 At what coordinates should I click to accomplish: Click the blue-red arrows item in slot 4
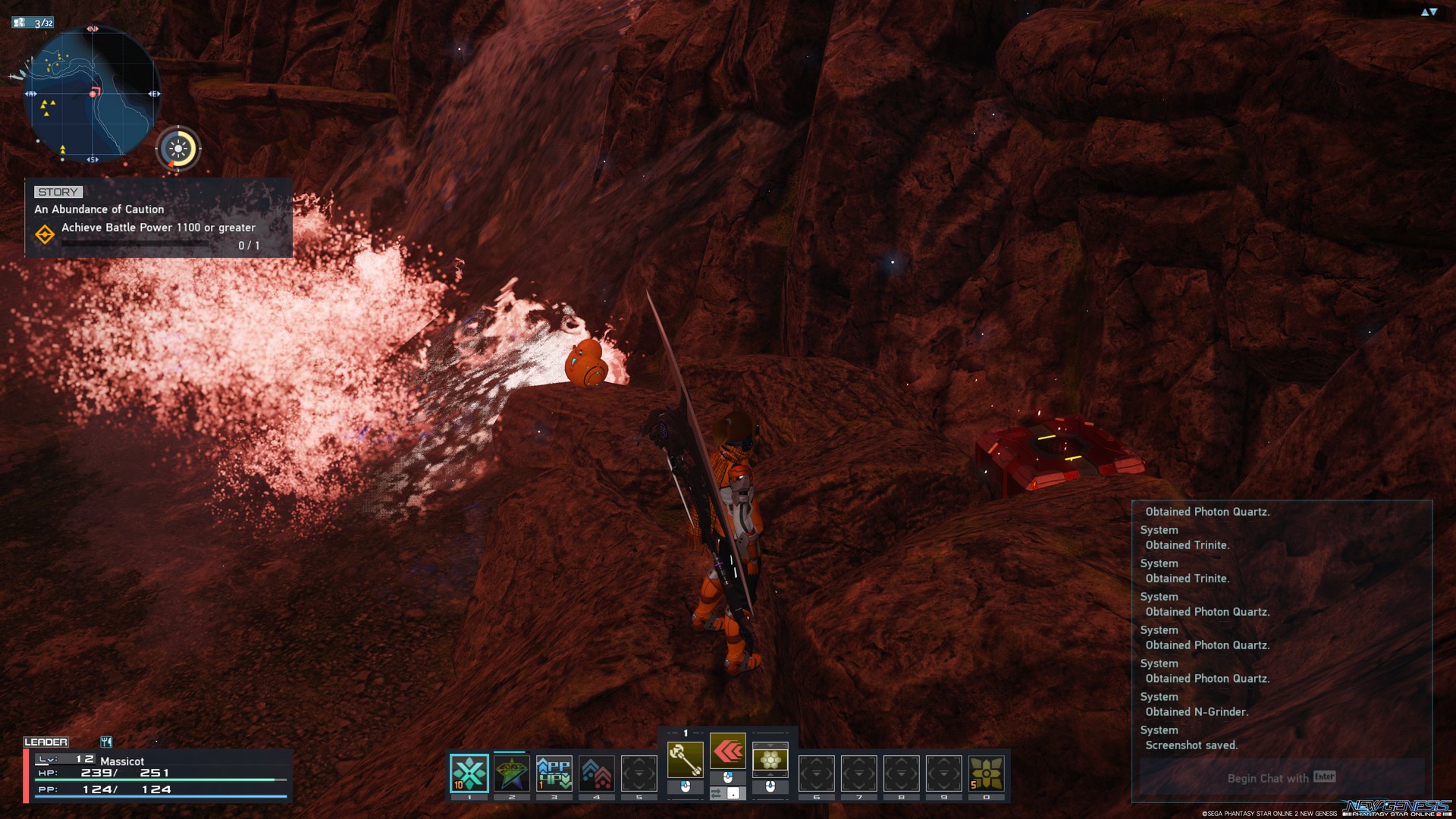(595, 773)
